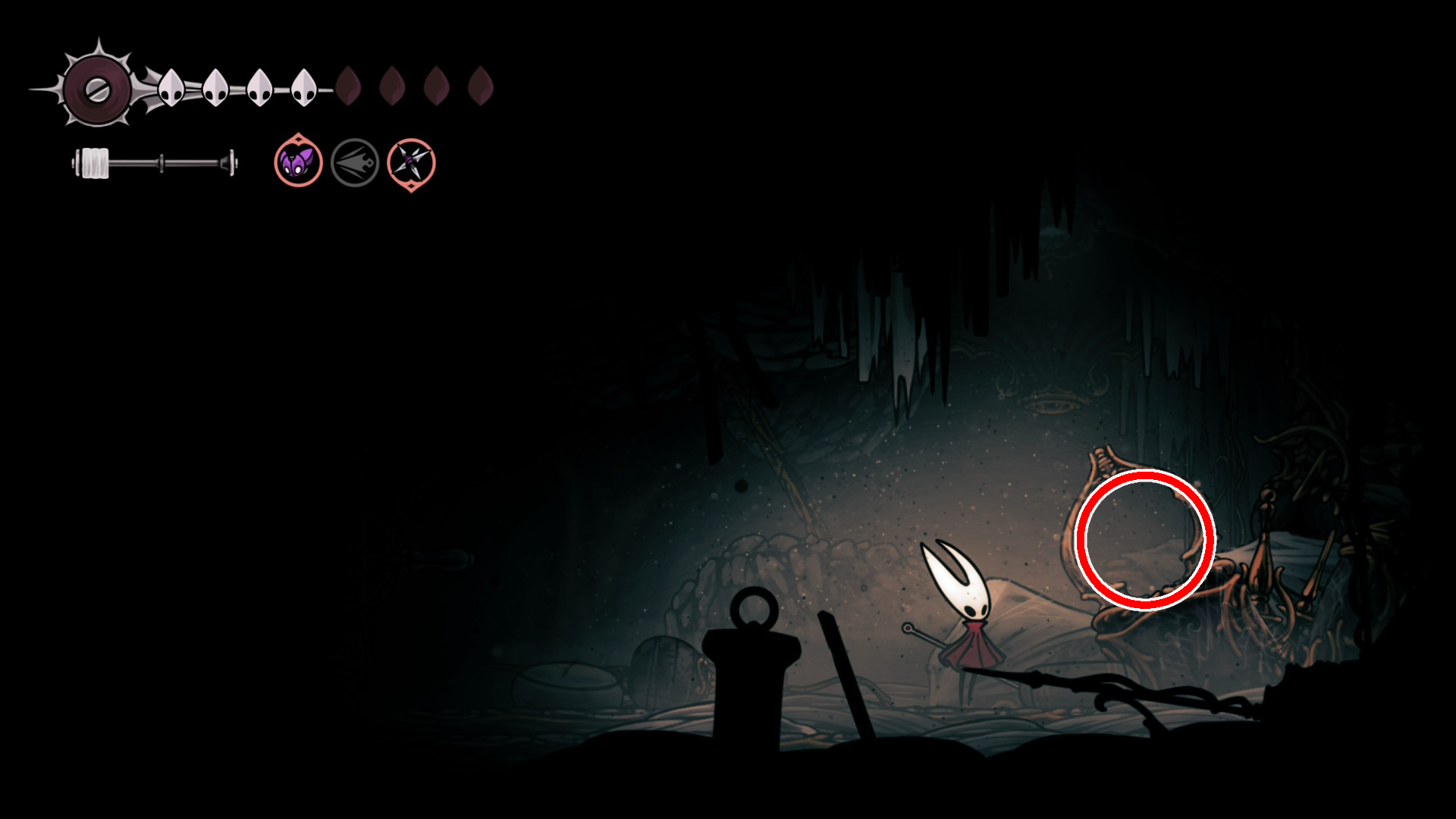Screen dimensions: 1456x819
Task: Activate the four-pointed spike tool icon
Action: 411,163
